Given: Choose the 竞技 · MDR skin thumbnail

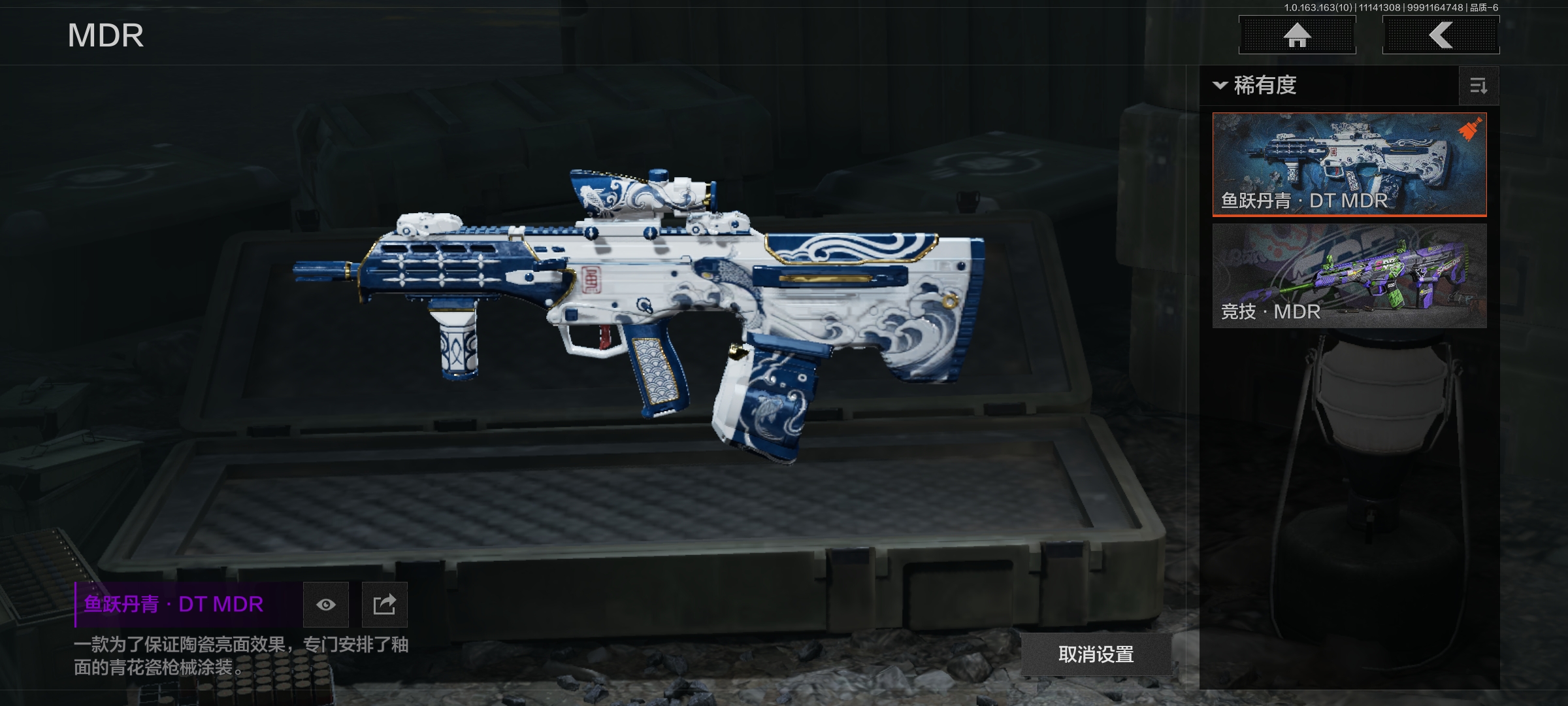Looking at the screenshot, I should 1349,275.
